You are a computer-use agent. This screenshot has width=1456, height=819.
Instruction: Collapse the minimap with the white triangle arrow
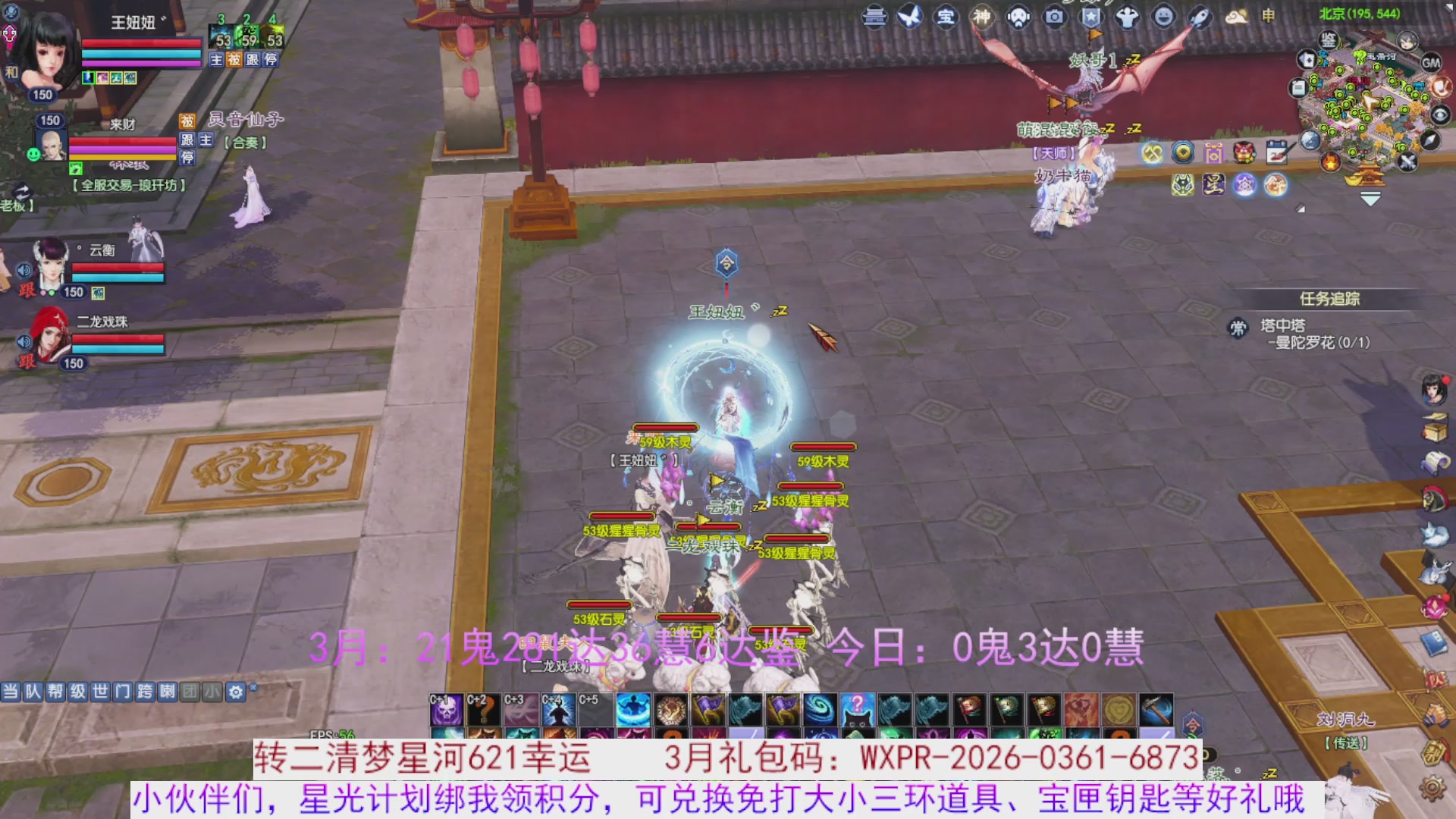(x=1370, y=198)
